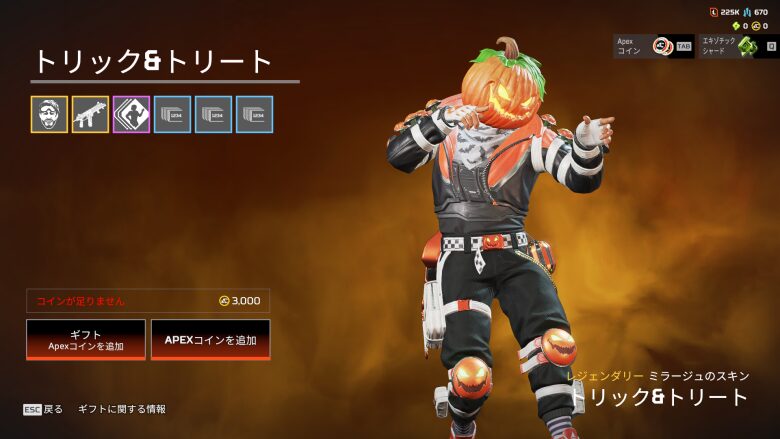Open ギフトに関する情報 gift info link

click(122, 409)
